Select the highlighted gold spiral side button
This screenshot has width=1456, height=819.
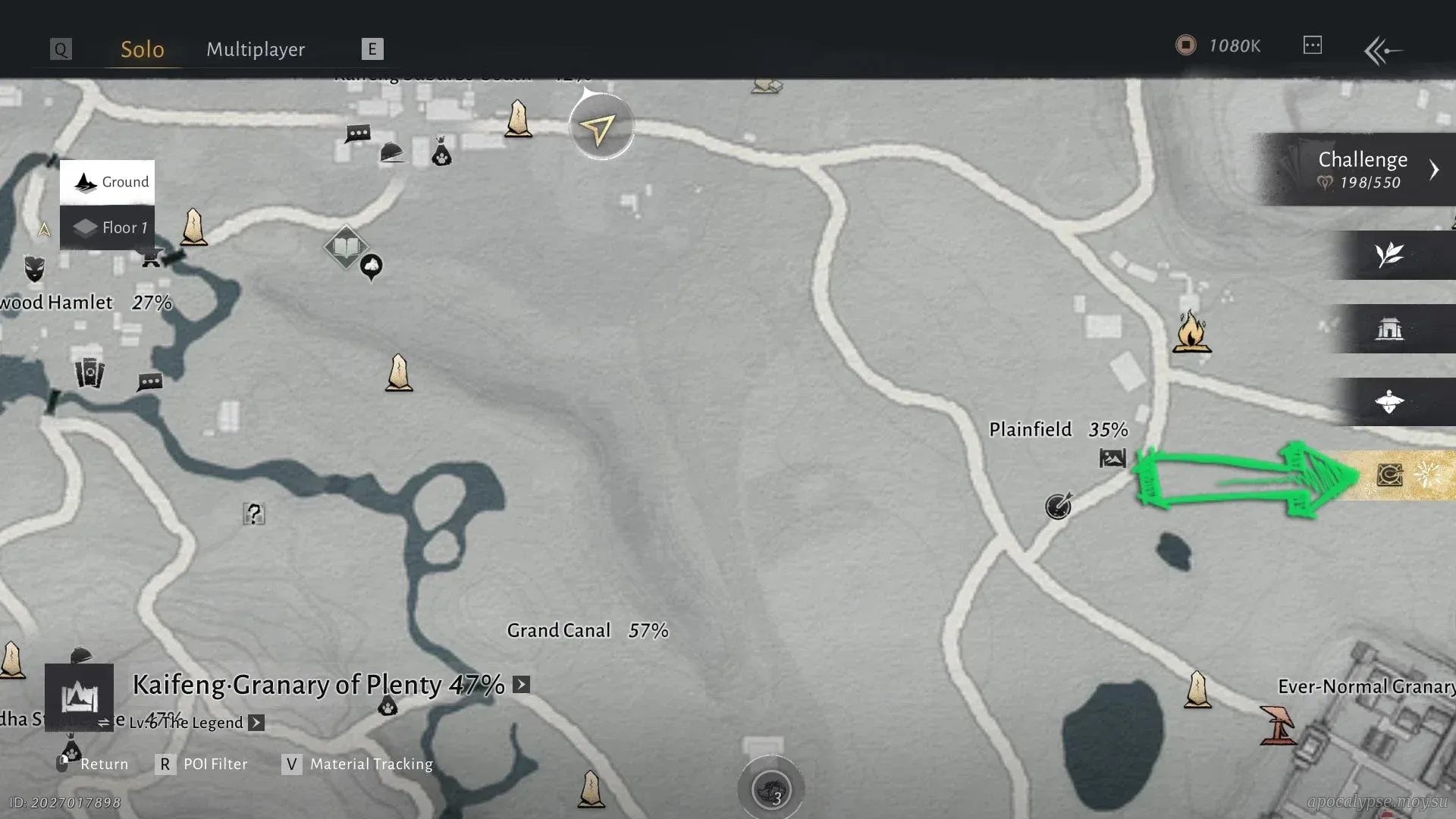1390,475
